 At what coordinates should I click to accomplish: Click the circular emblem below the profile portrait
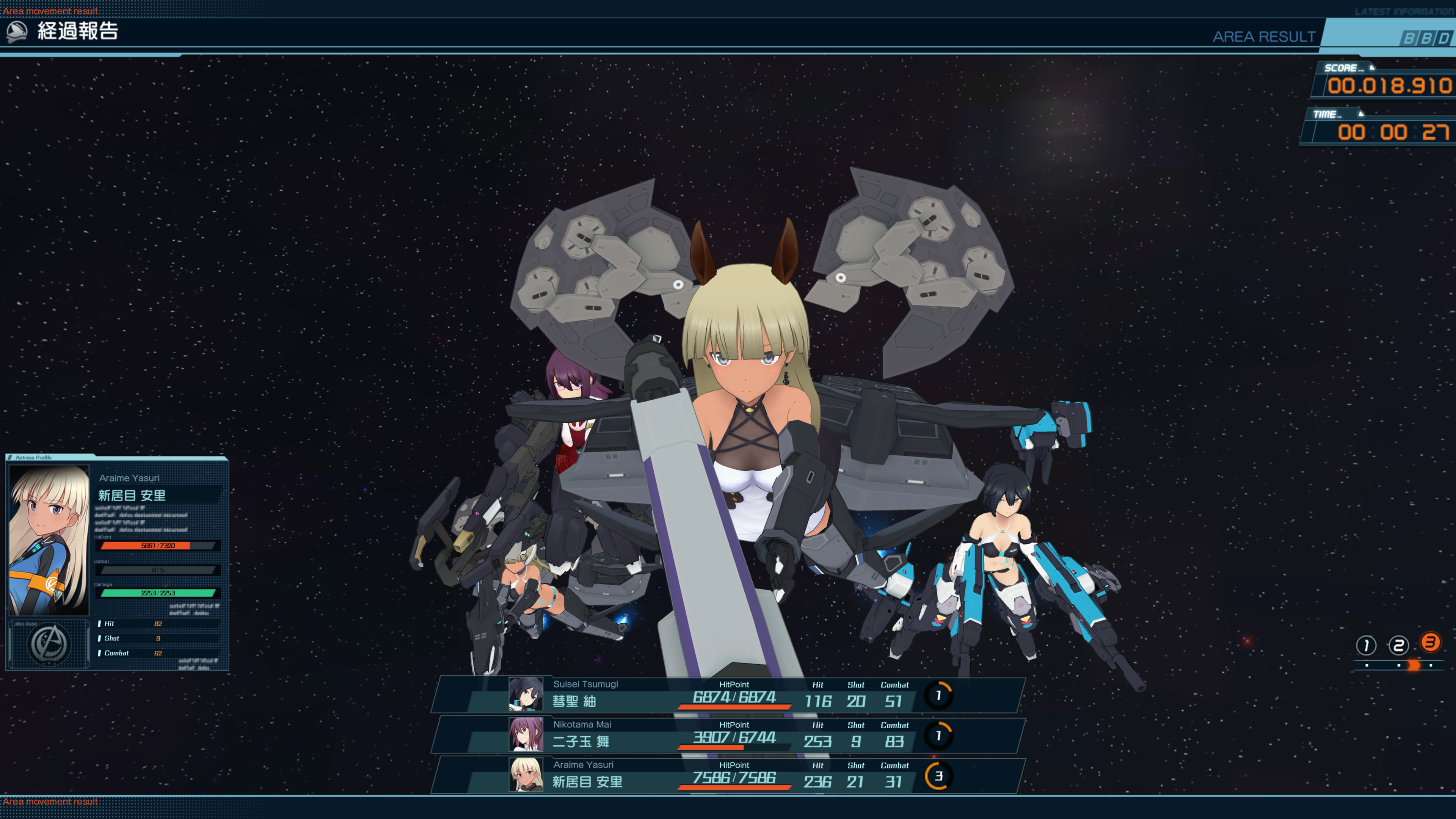(x=50, y=644)
